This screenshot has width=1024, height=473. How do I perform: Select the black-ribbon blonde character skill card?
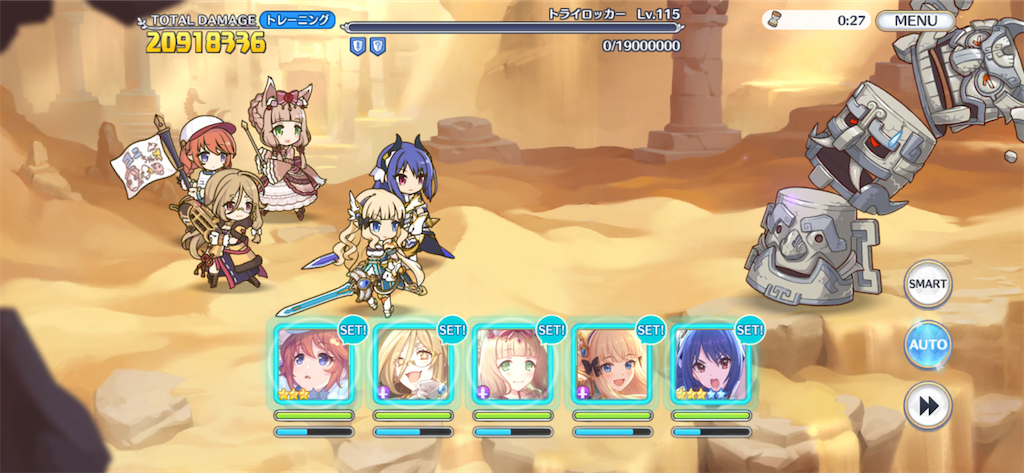[x=612, y=365]
